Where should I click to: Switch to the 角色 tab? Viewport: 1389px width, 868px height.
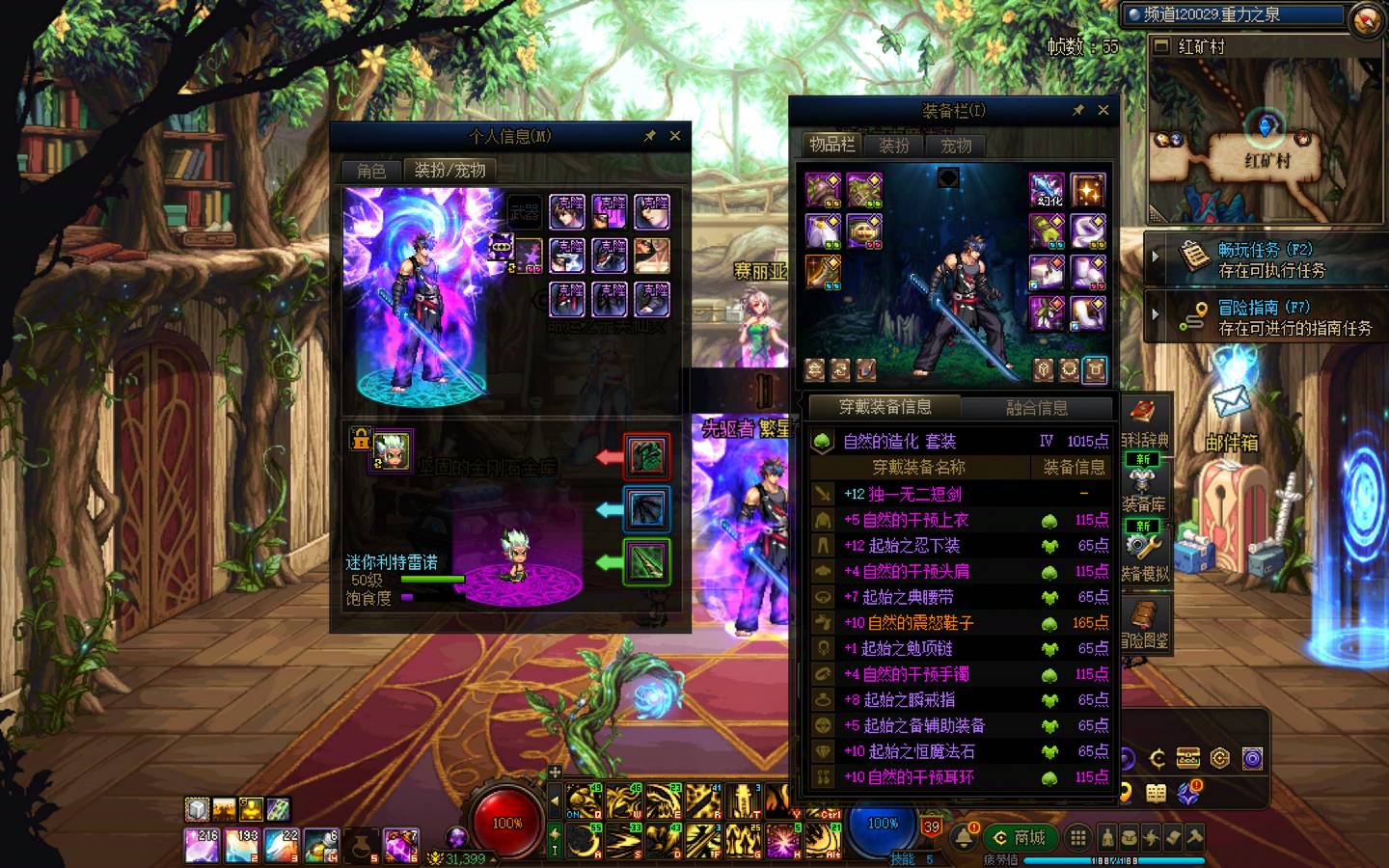[371, 171]
